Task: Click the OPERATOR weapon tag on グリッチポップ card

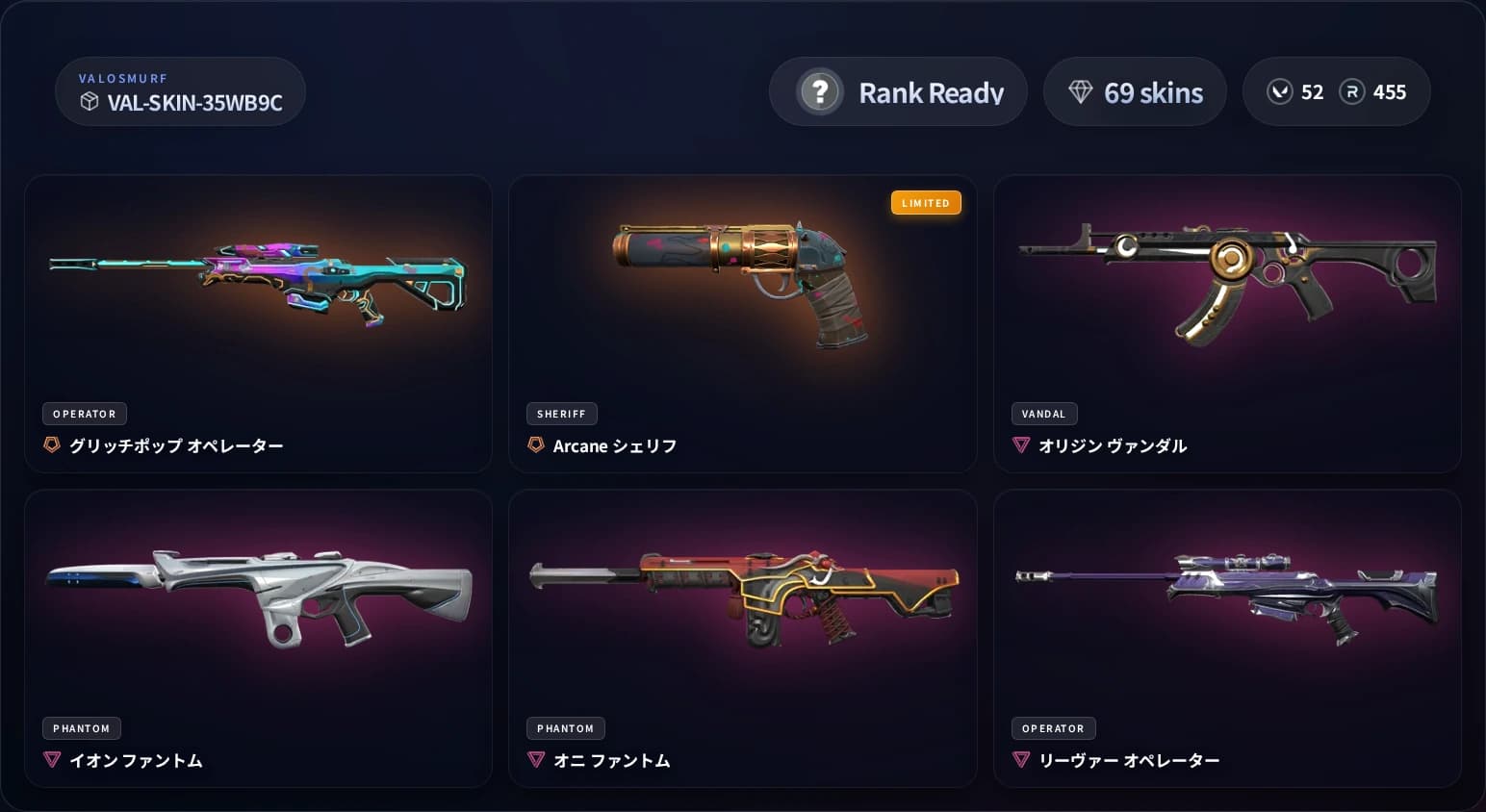Action: click(85, 414)
